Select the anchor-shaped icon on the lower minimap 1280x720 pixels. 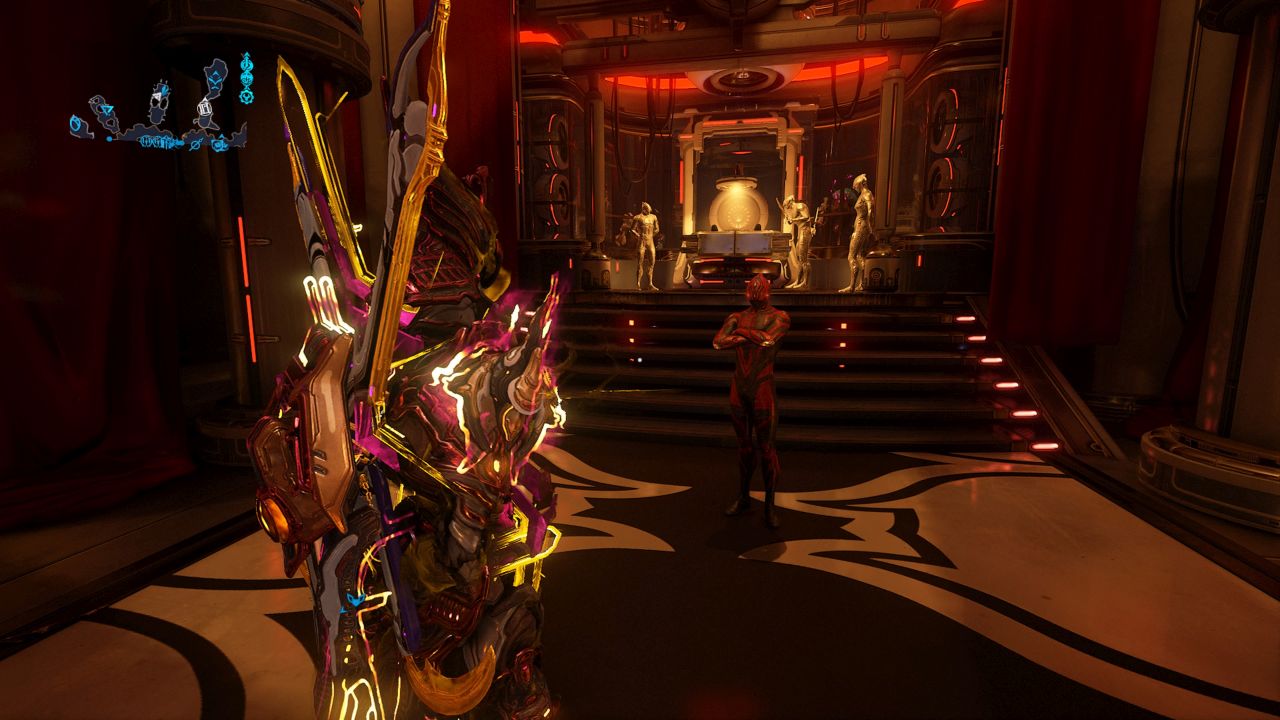pos(219,143)
